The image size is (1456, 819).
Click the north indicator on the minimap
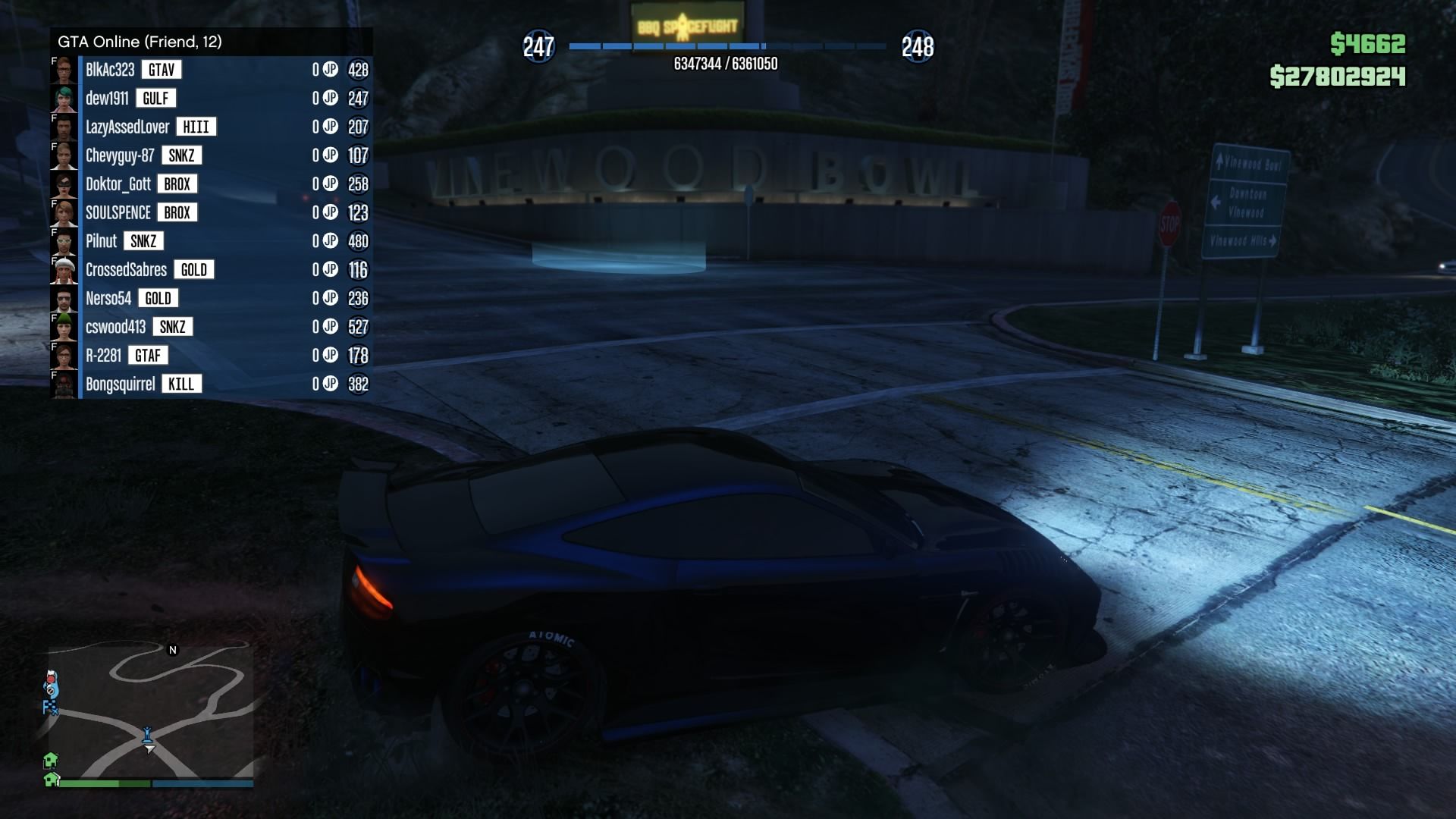(173, 650)
